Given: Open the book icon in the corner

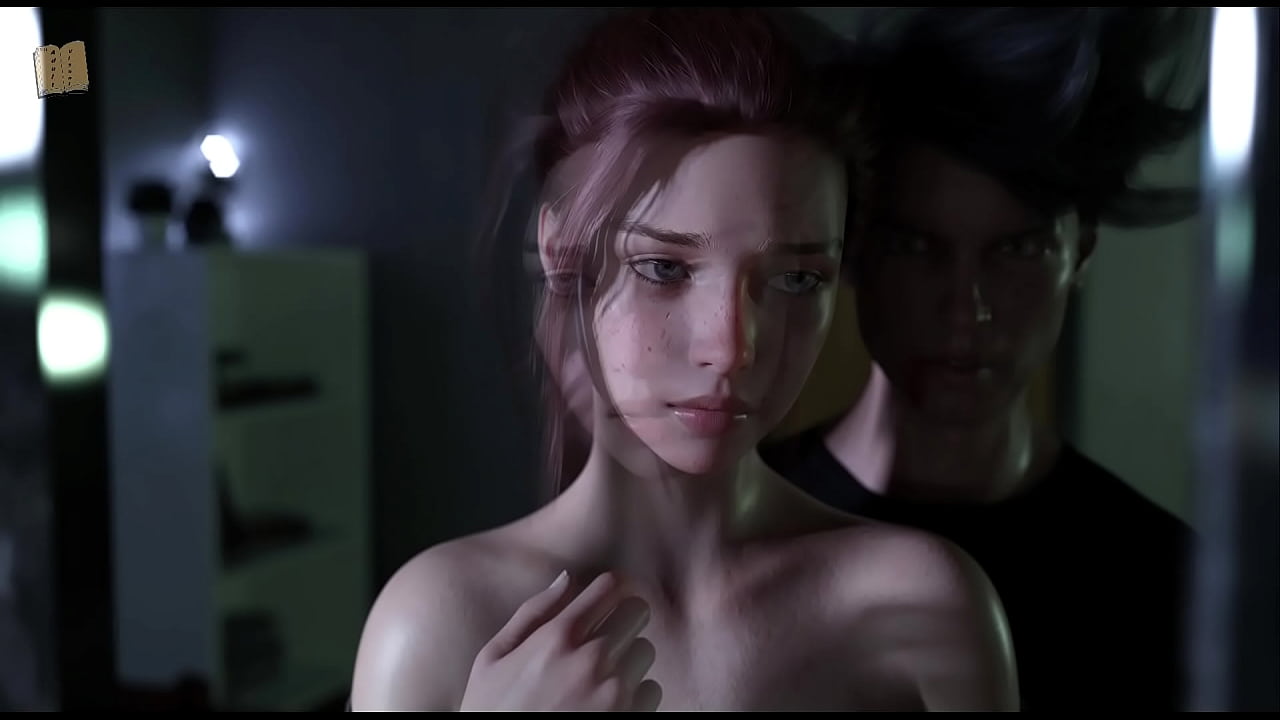Looking at the screenshot, I should [60, 69].
